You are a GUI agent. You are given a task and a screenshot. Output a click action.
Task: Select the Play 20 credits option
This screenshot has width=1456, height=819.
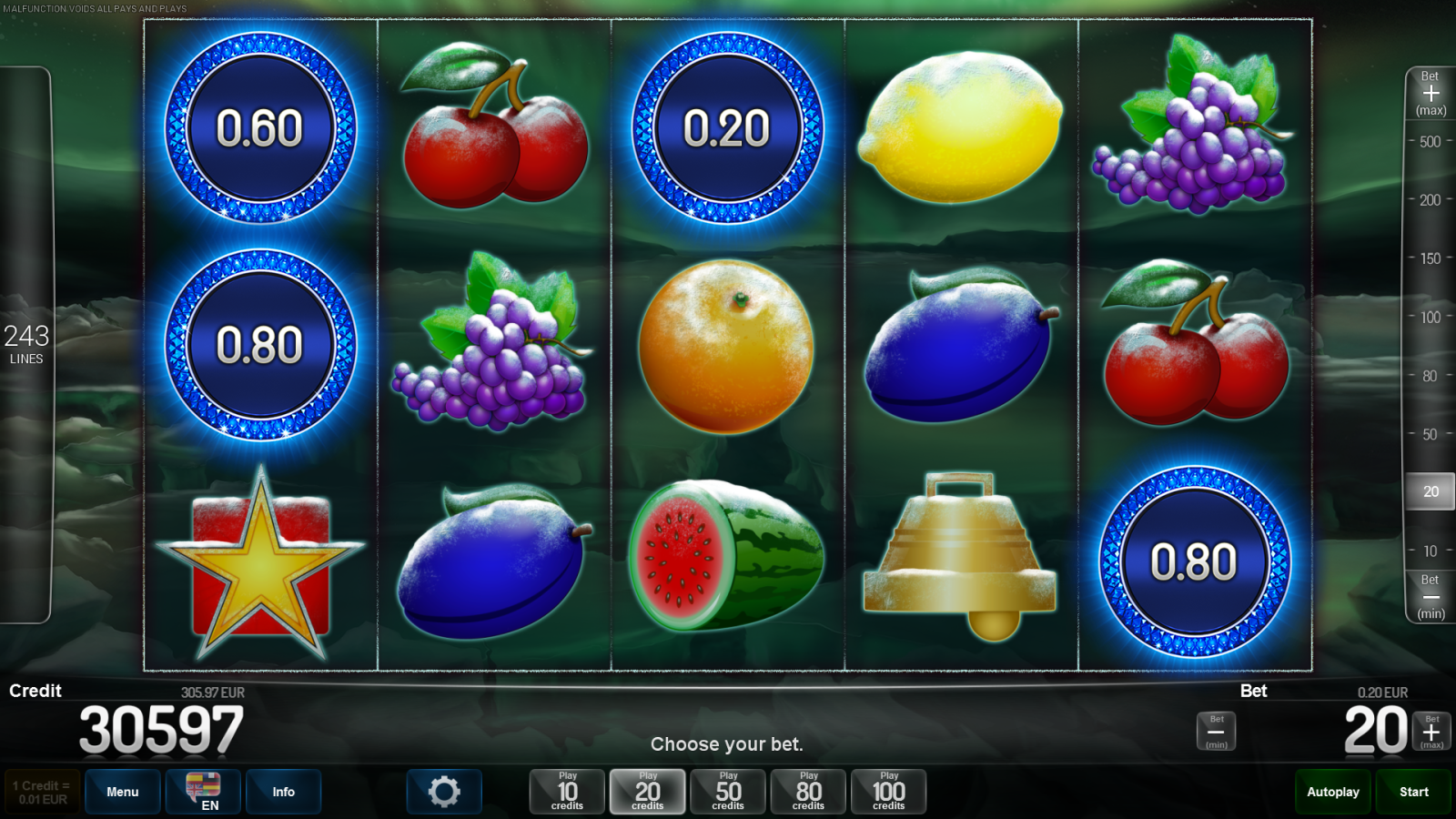(x=647, y=791)
